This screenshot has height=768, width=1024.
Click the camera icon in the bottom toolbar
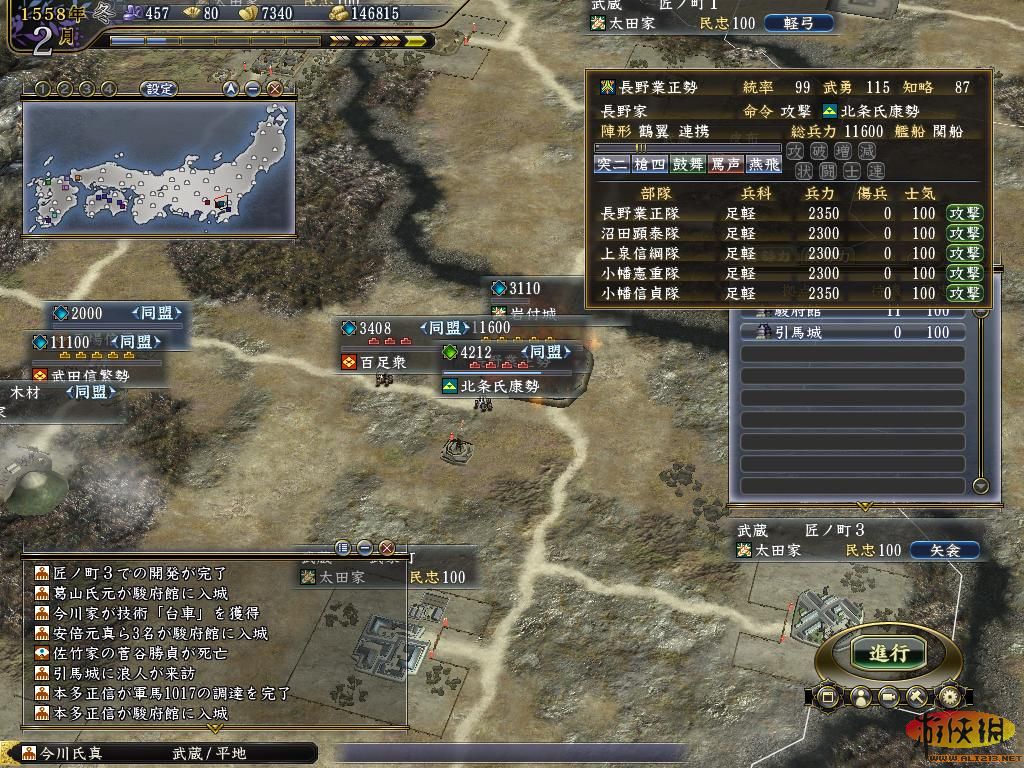pos(889,697)
